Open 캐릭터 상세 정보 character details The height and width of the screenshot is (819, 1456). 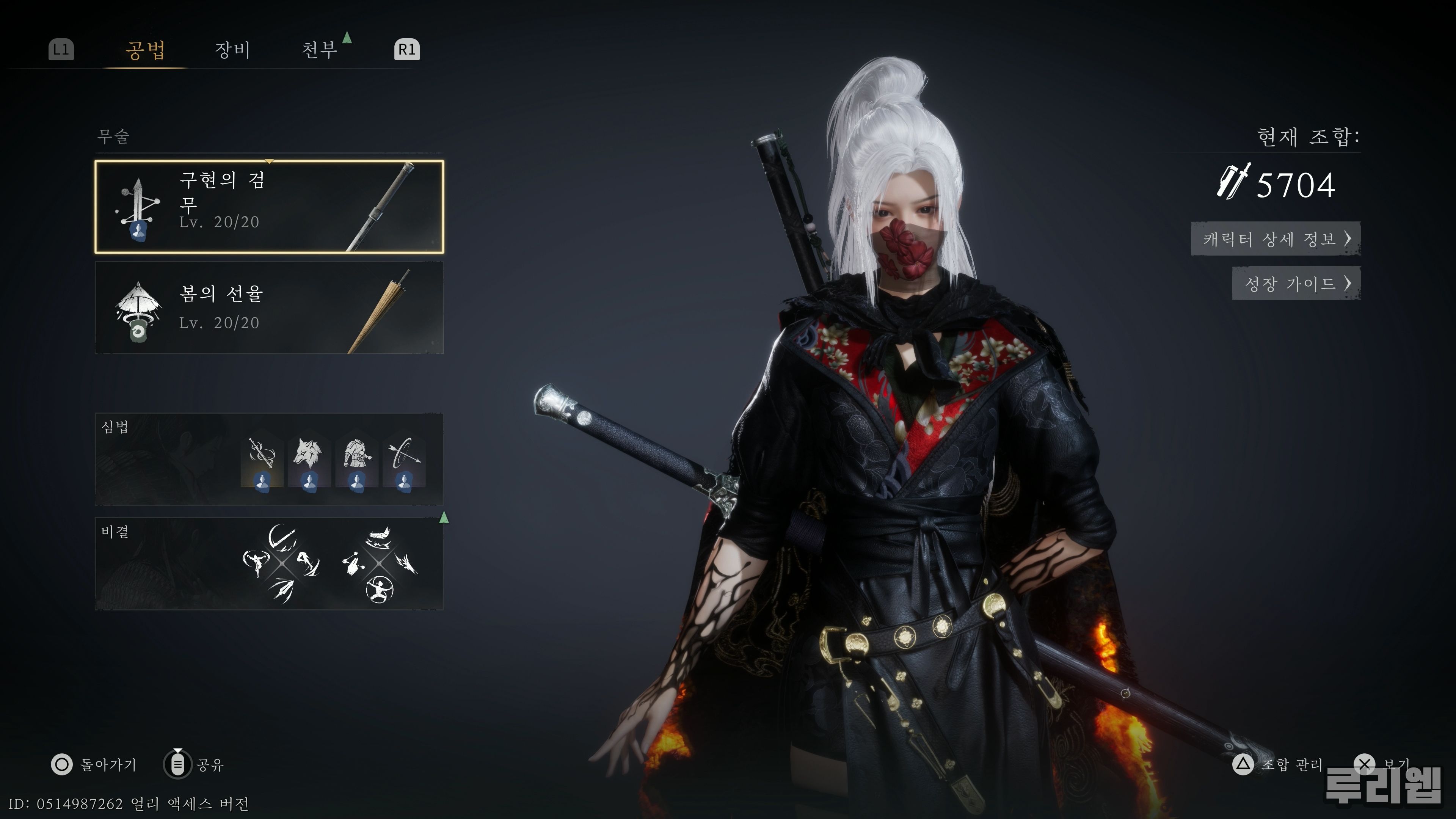tap(1275, 238)
